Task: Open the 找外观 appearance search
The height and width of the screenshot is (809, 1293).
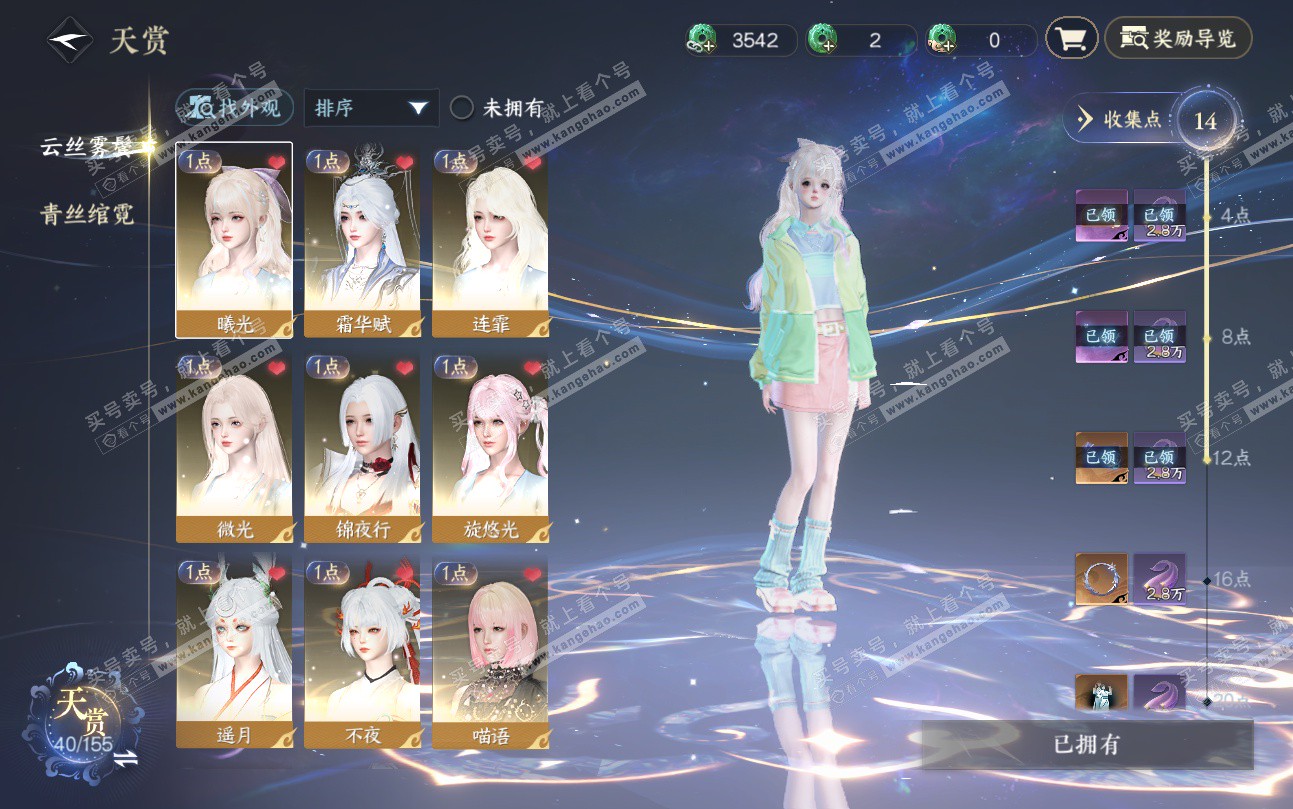Action: (x=235, y=108)
